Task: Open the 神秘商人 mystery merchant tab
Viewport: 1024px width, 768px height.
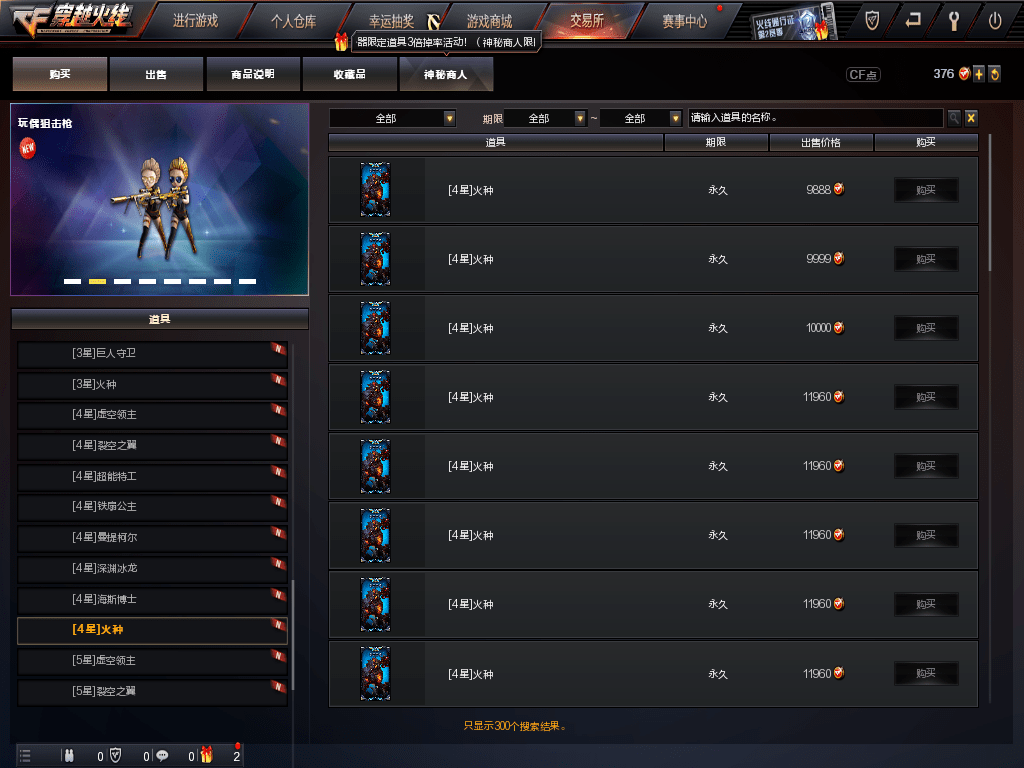Action: coord(446,74)
